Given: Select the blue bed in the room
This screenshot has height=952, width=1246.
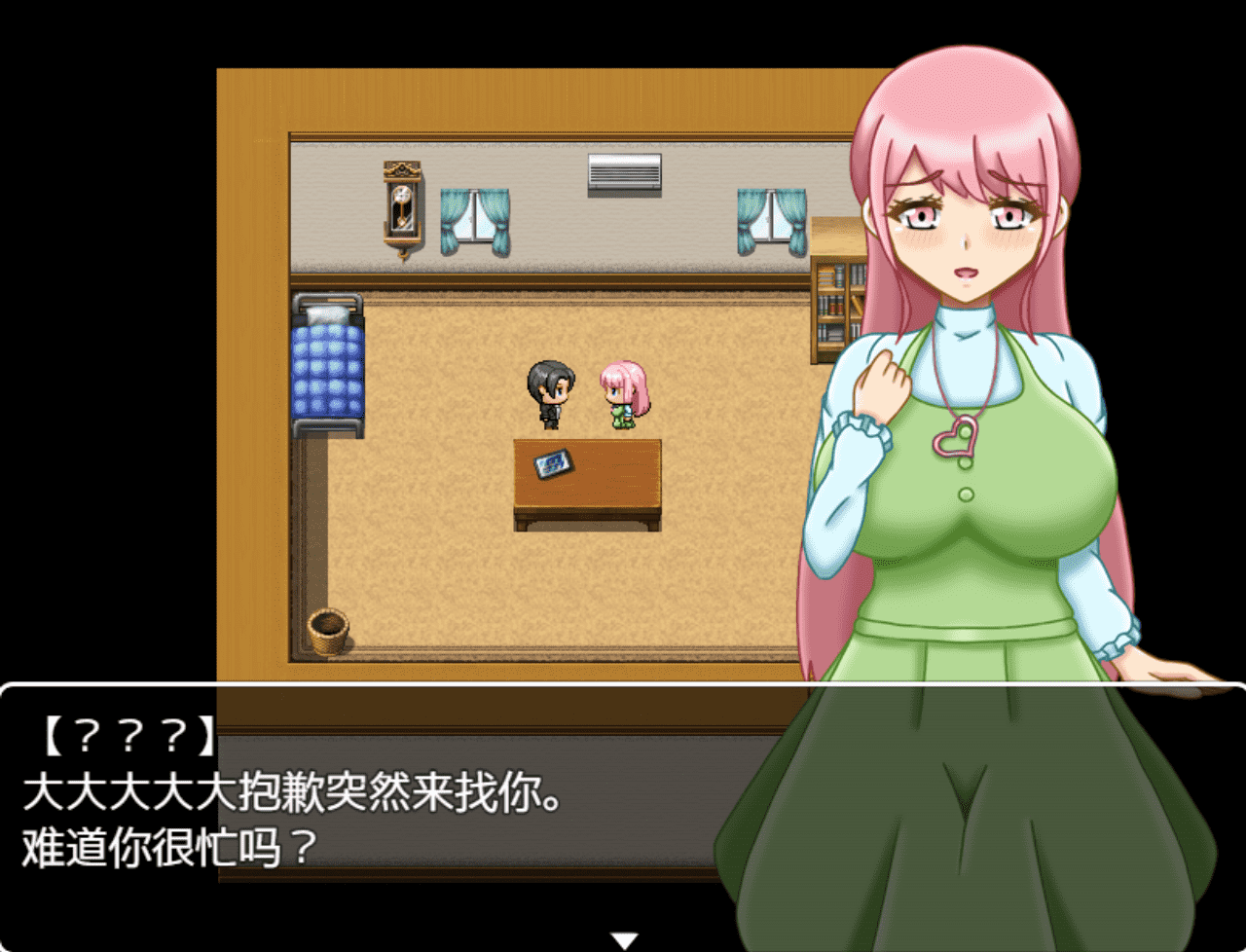Looking at the screenshot, I should pyautogui.click(x=327, y=370).
